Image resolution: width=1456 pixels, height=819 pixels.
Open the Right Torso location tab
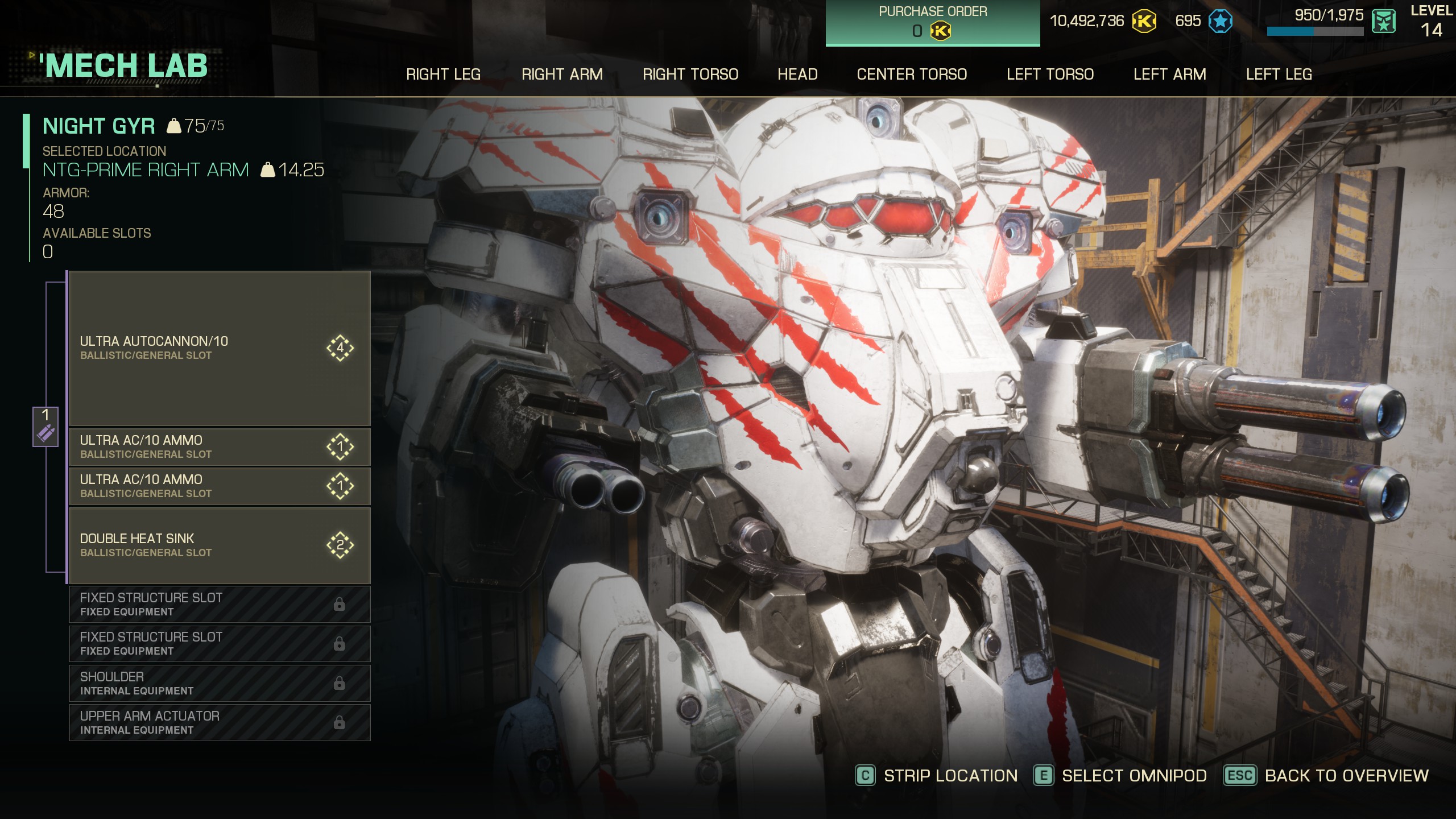click(690, 75)
